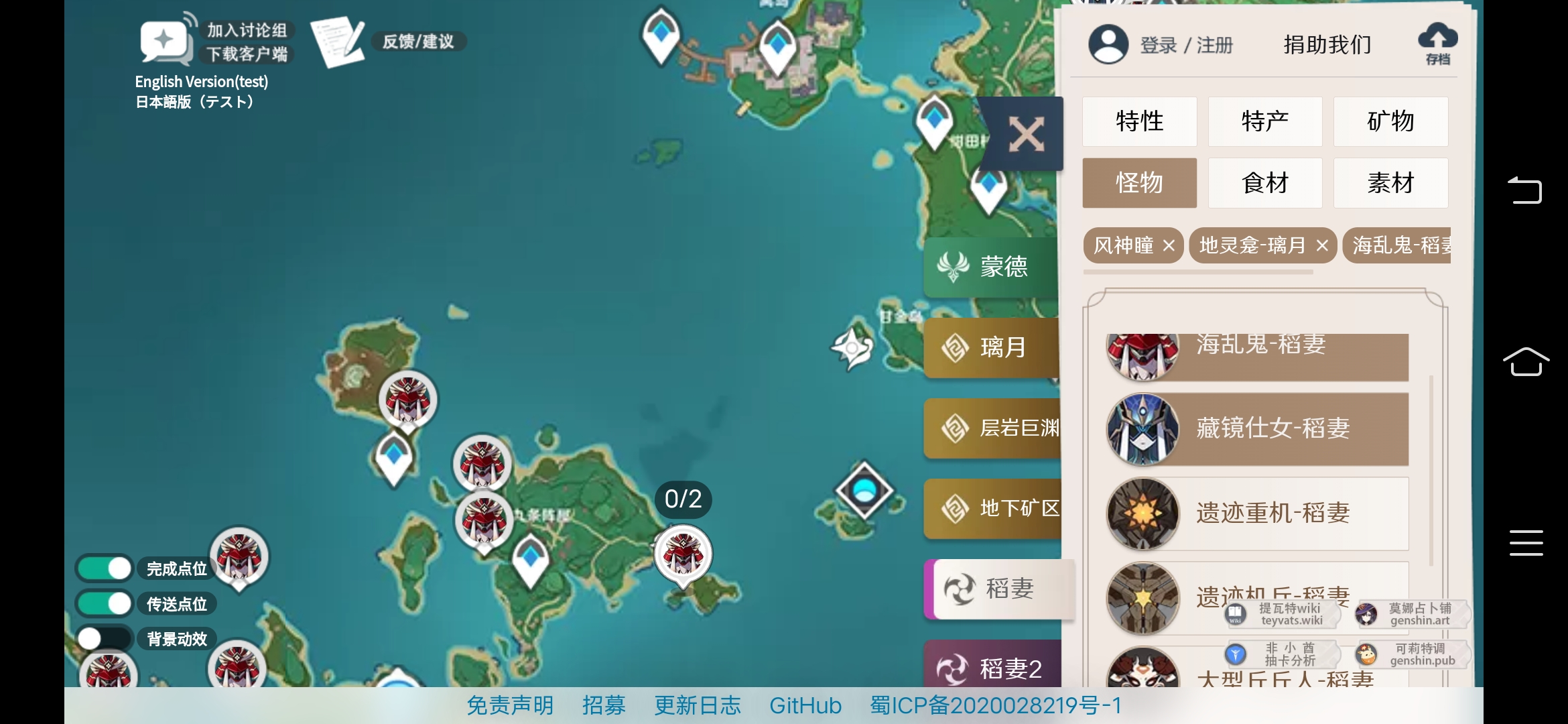The height and width of the screenshot is (724, 1568).
Task: Disable the 完成点位 toggle
Action: coord(104,568)
